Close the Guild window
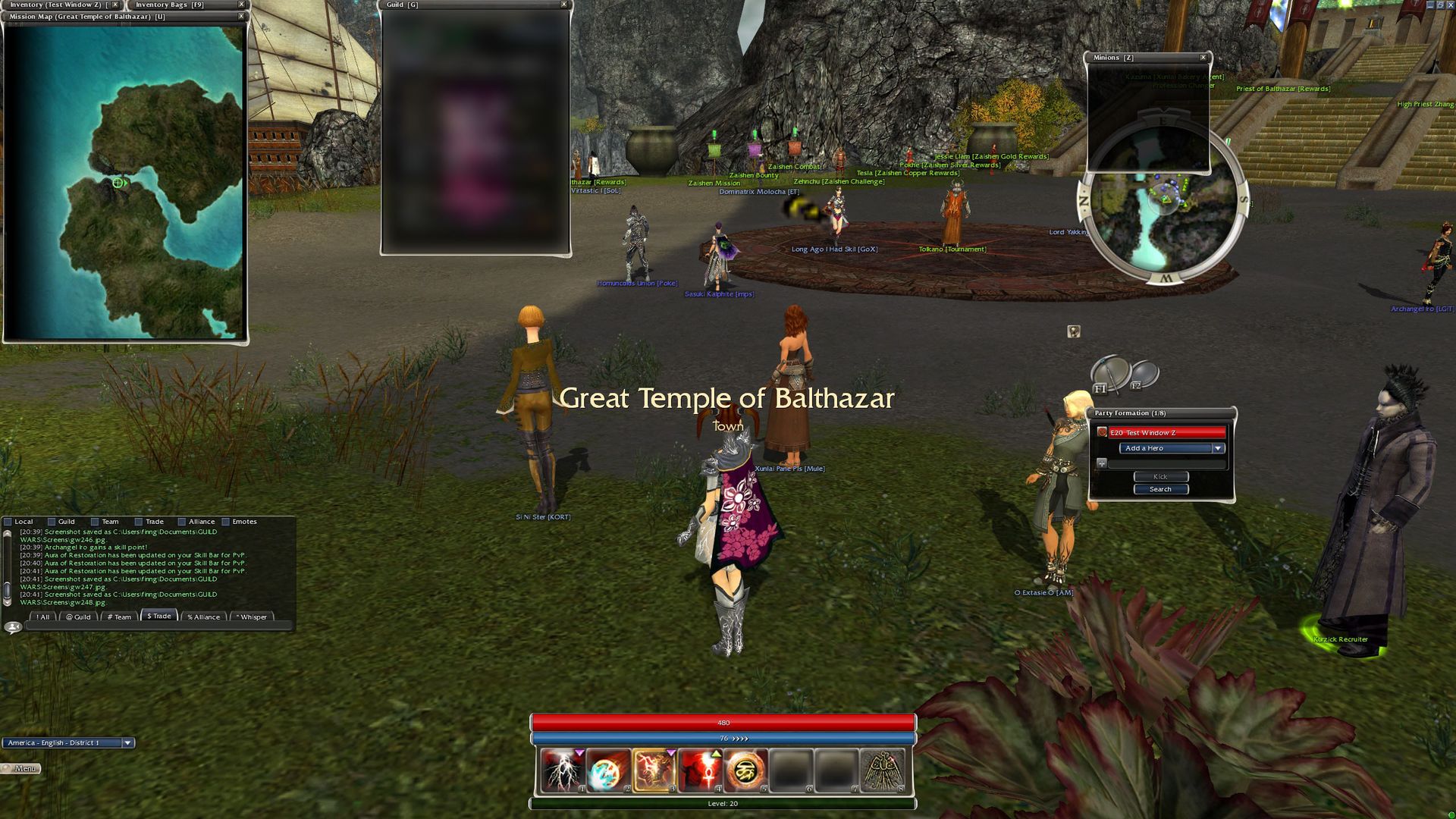1456x819 pixels. pyautogui.click(x=563, y=5)
